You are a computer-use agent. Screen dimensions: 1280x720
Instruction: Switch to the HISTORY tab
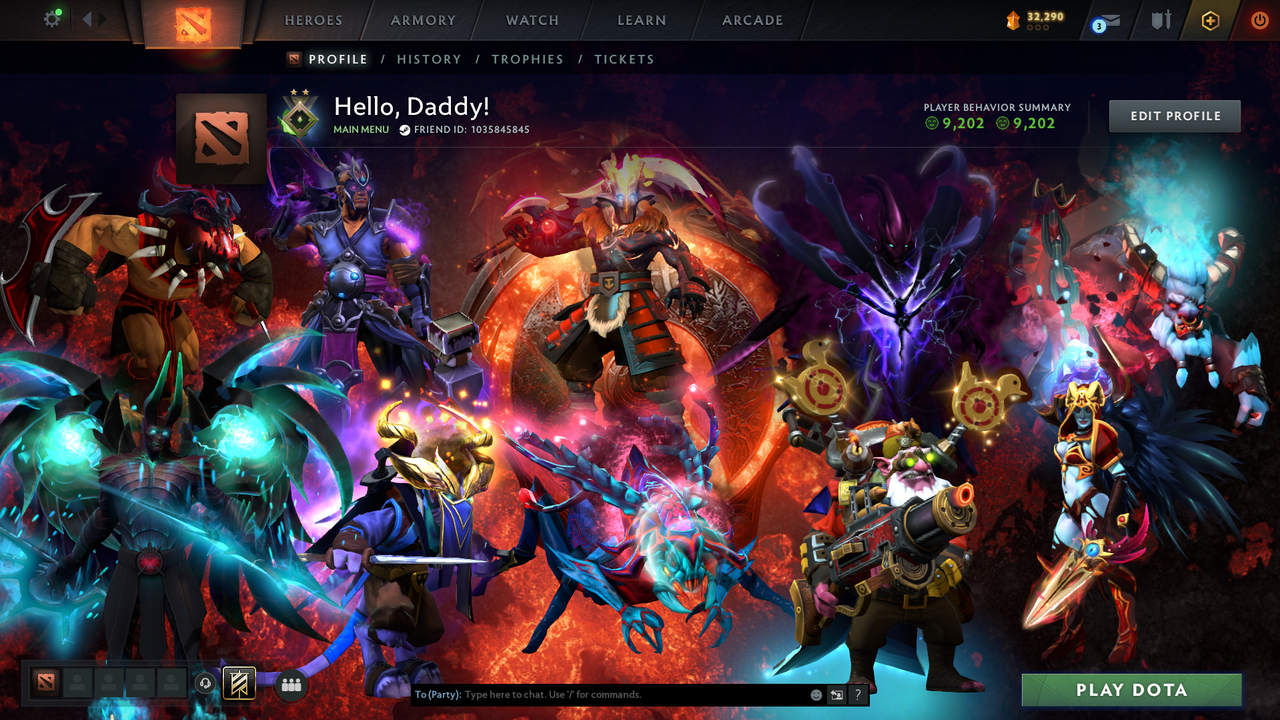(429, 59)
